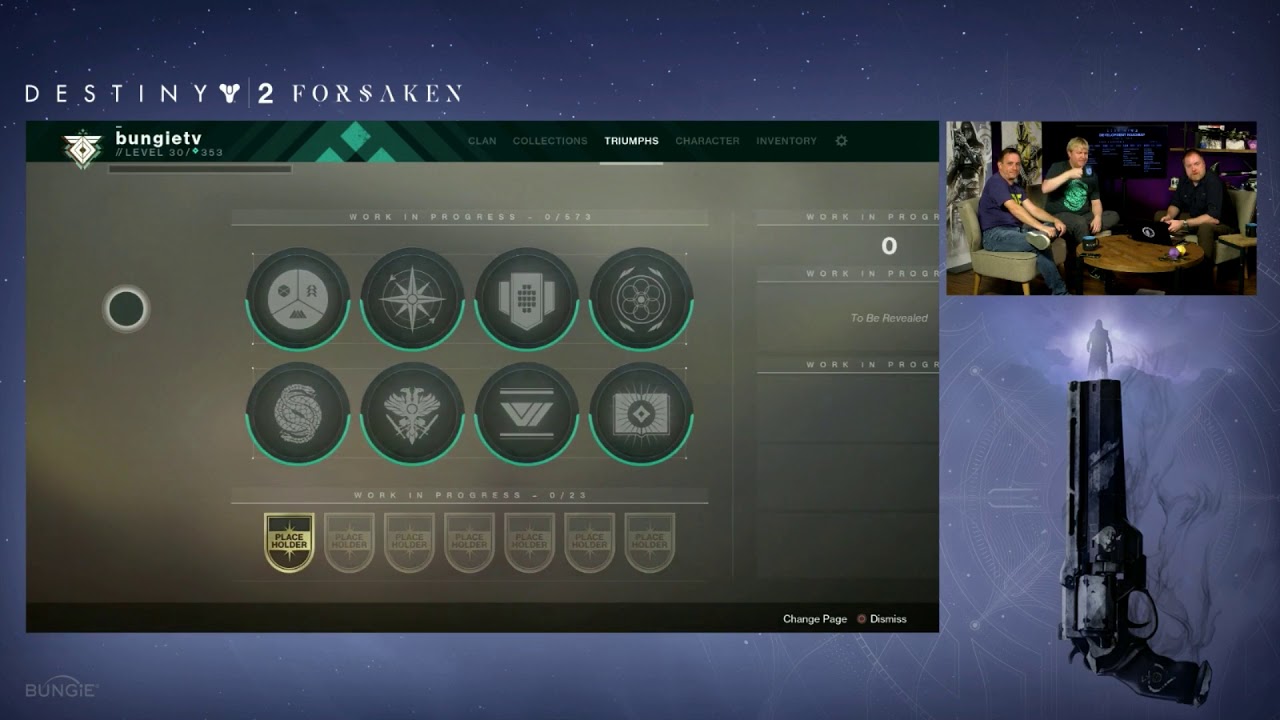
Task: Switch to the Collections tab
Action: (549, 141)
